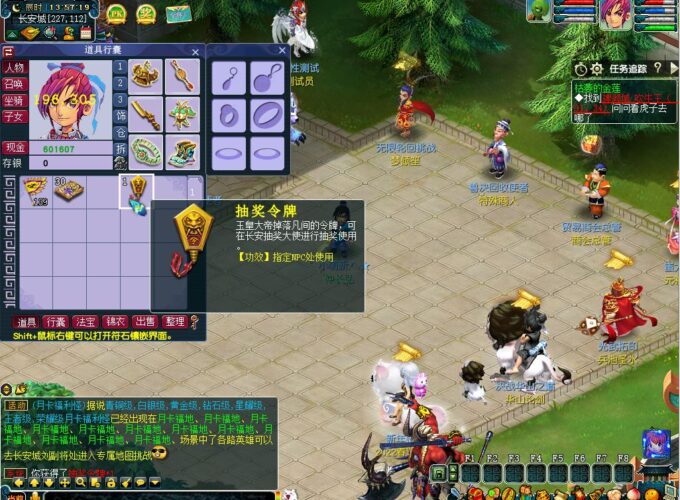Click the purple-haired player portrait at top

tap(615, 13)
